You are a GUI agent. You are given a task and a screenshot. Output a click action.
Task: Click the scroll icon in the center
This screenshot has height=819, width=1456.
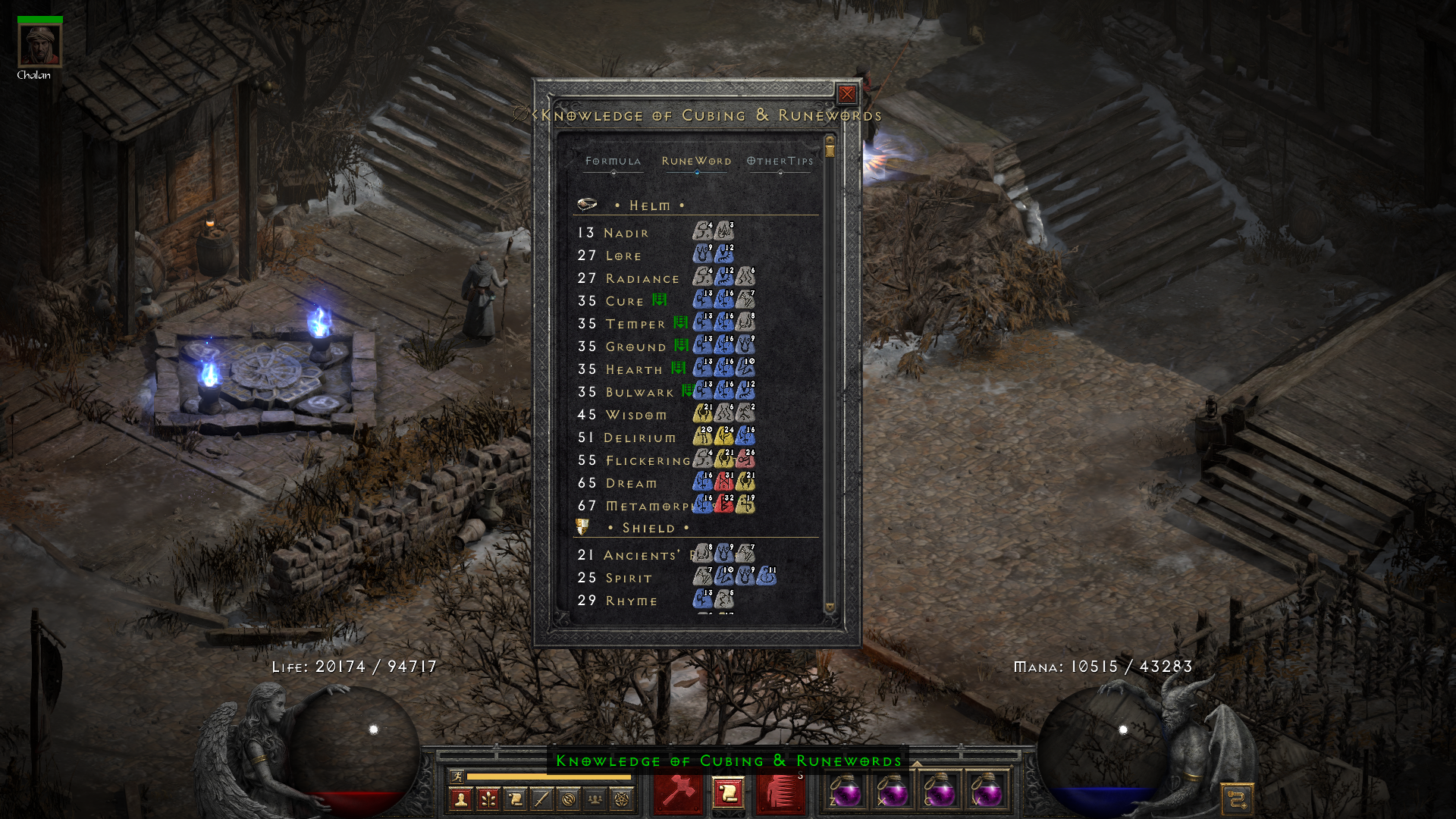(728, 794)
